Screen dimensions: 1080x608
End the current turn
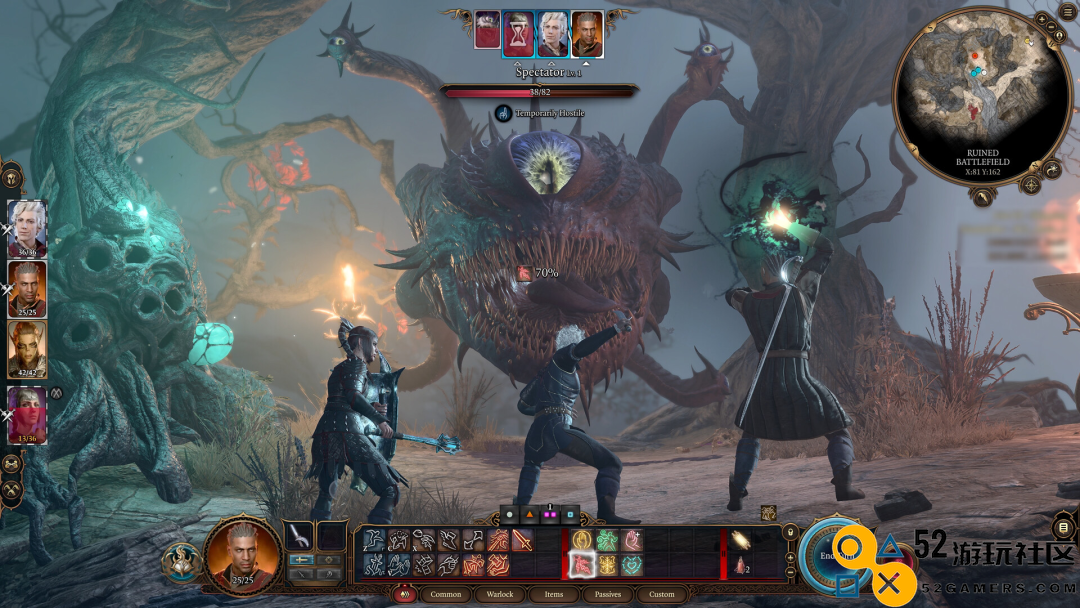pos(832,553)
